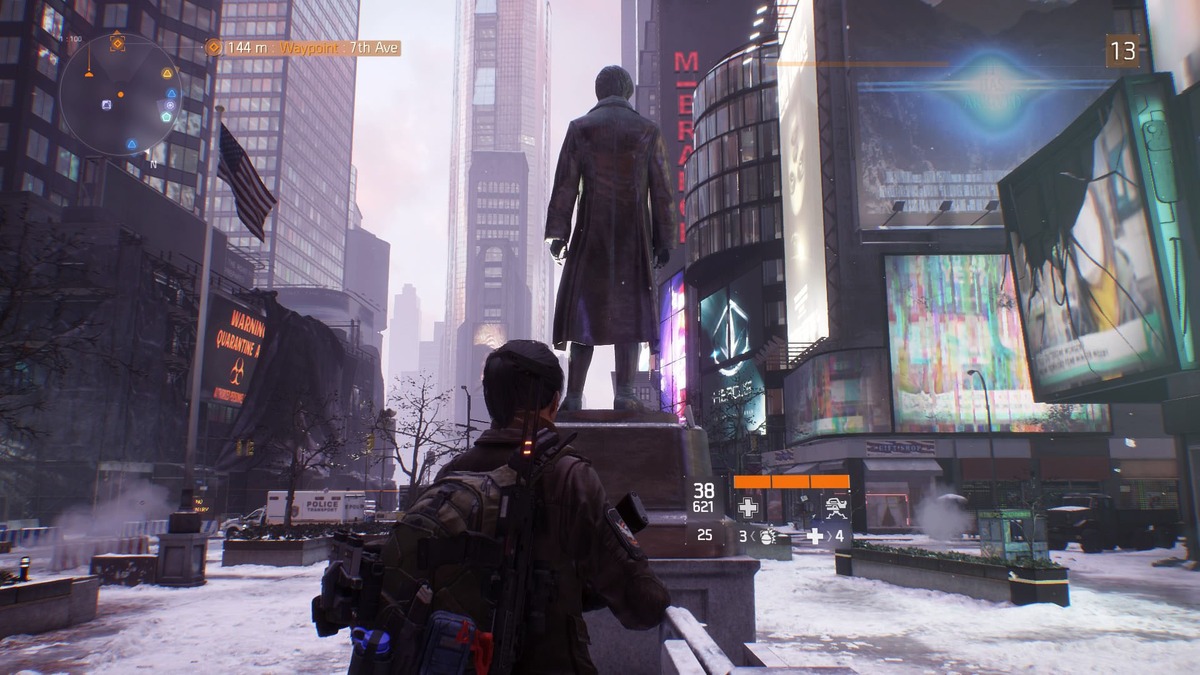The width and height of the screenshot is (1200, 675).
Task: Click the orange diamond waypoint marker on minimap
Action: [117, 43]
